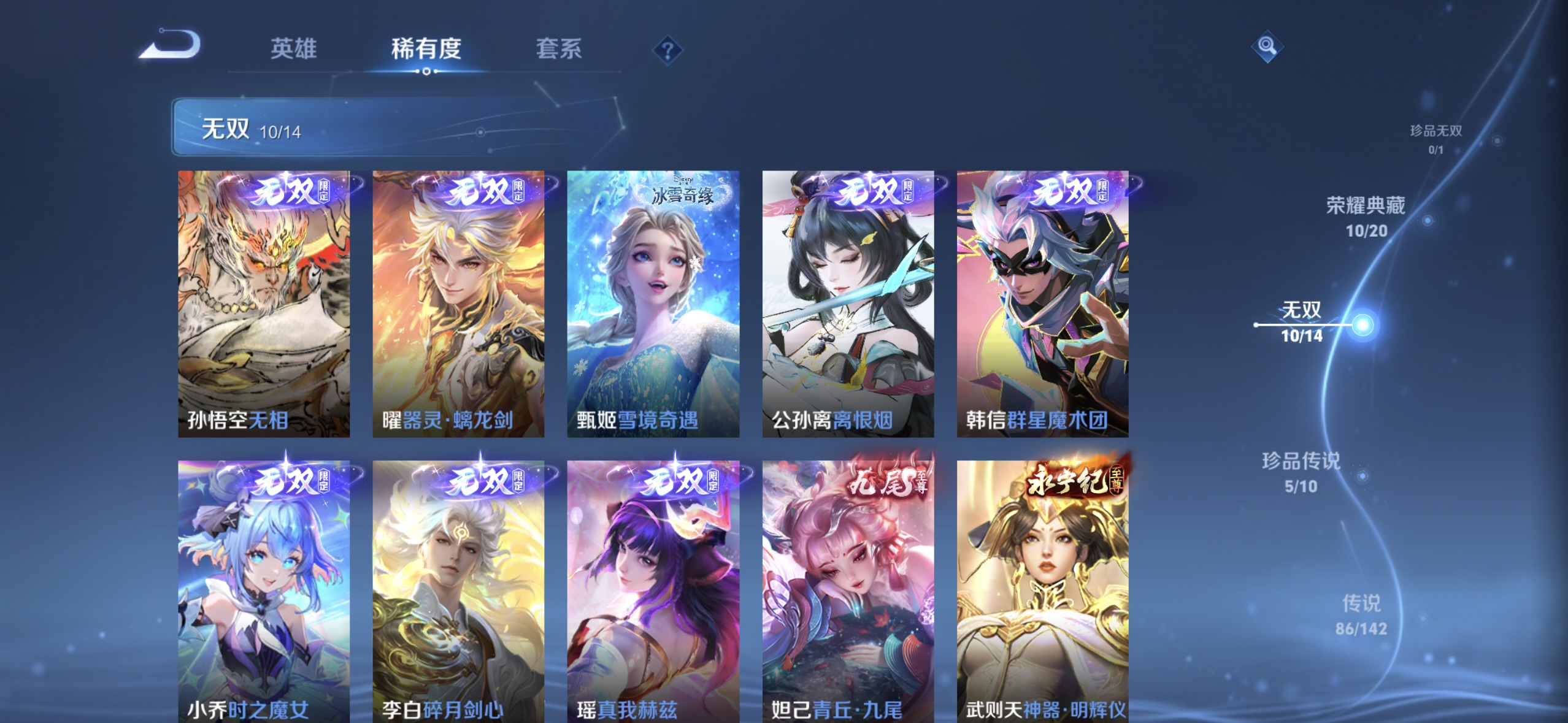
Task: Open the help question mark icon
Action: [x=666, y=49]
